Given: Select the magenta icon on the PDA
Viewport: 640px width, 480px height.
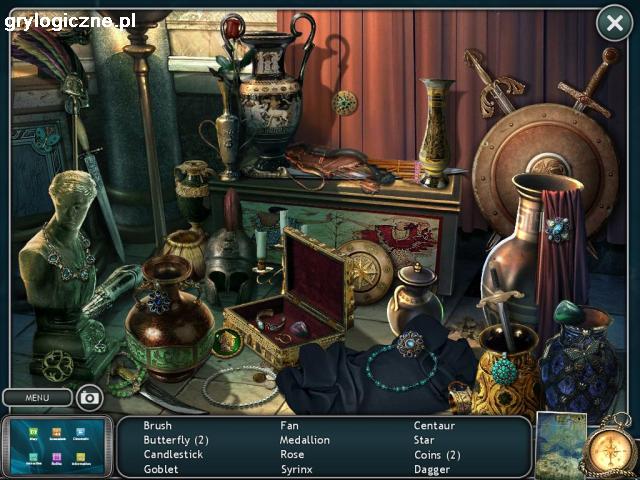Looking at the screenshot, I should pos(56,458).
